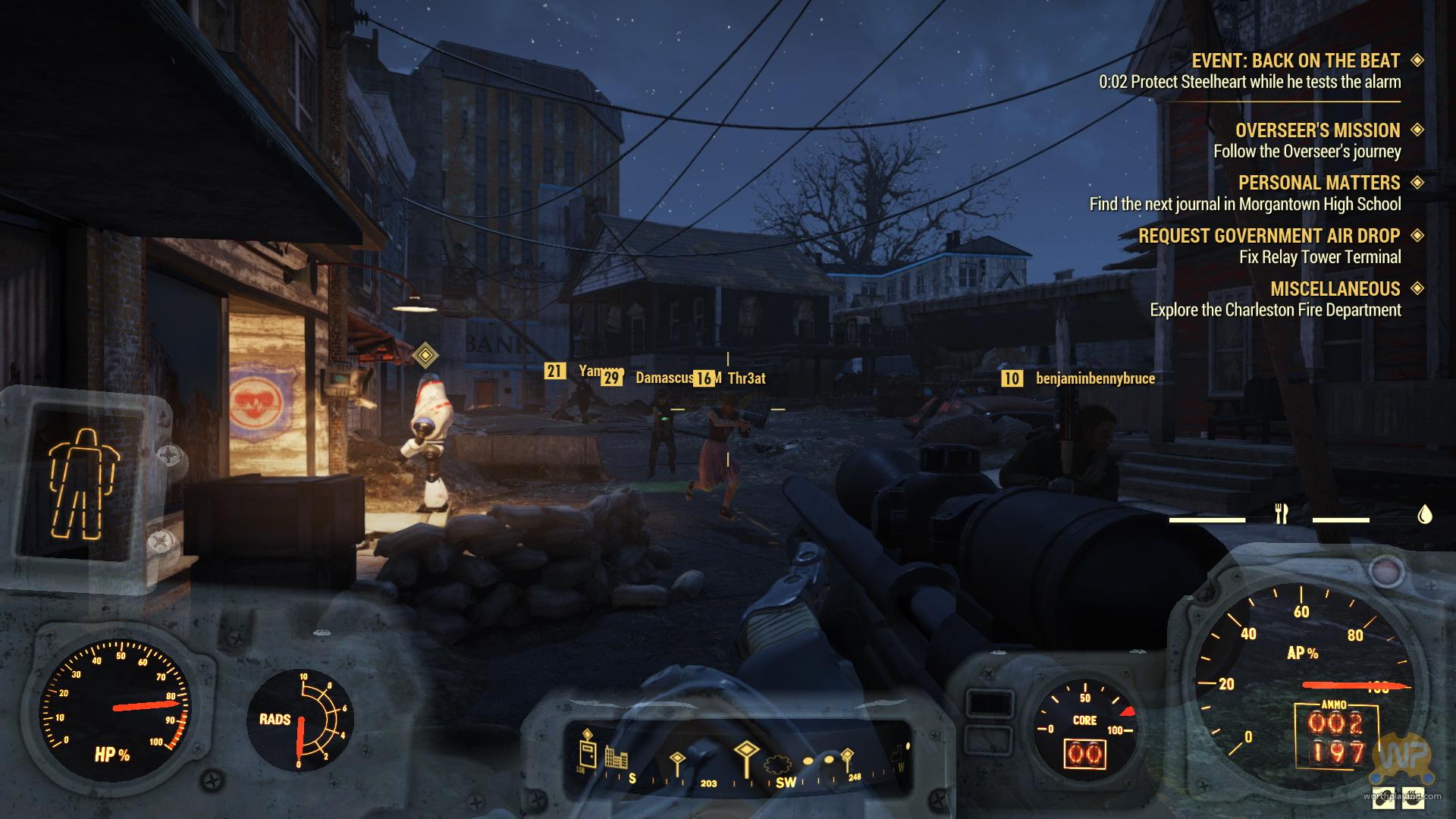The width and height of the screenshot is (1456, 819).
Task: Click the power armor condition figure
Action: [x=83, y=484]
